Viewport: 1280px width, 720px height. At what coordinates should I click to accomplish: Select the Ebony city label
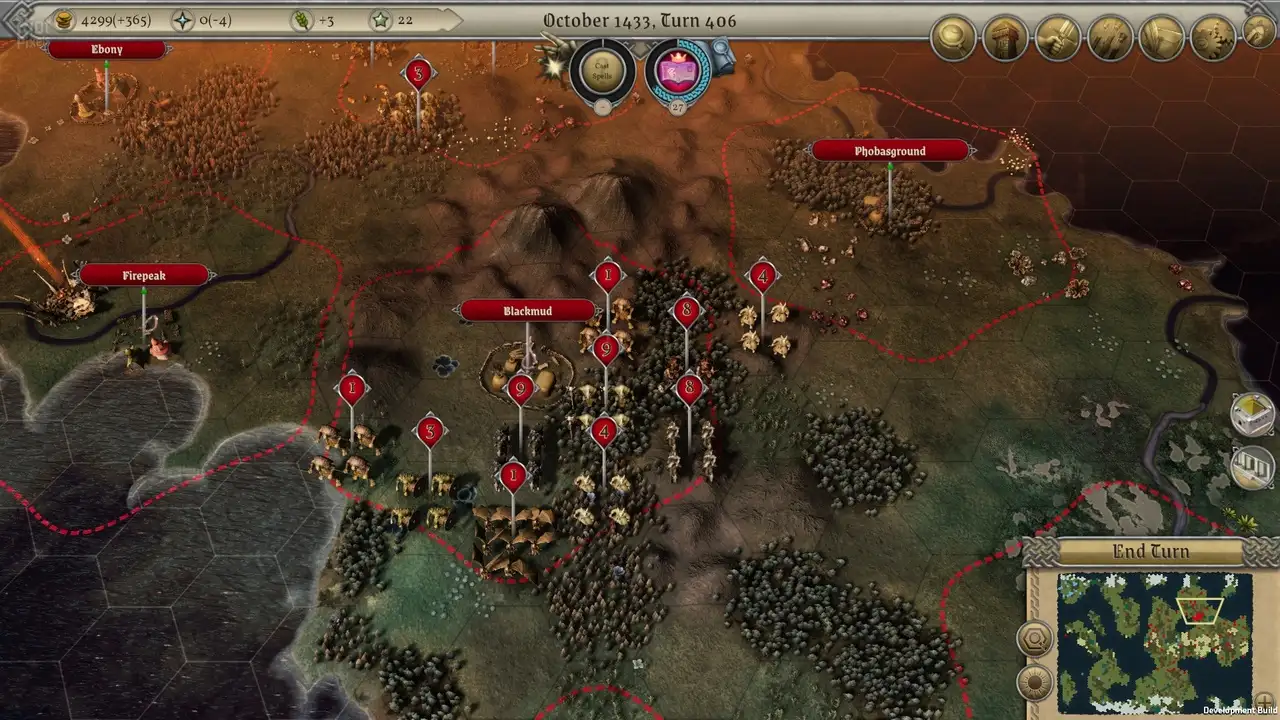(x=106, y=49)
